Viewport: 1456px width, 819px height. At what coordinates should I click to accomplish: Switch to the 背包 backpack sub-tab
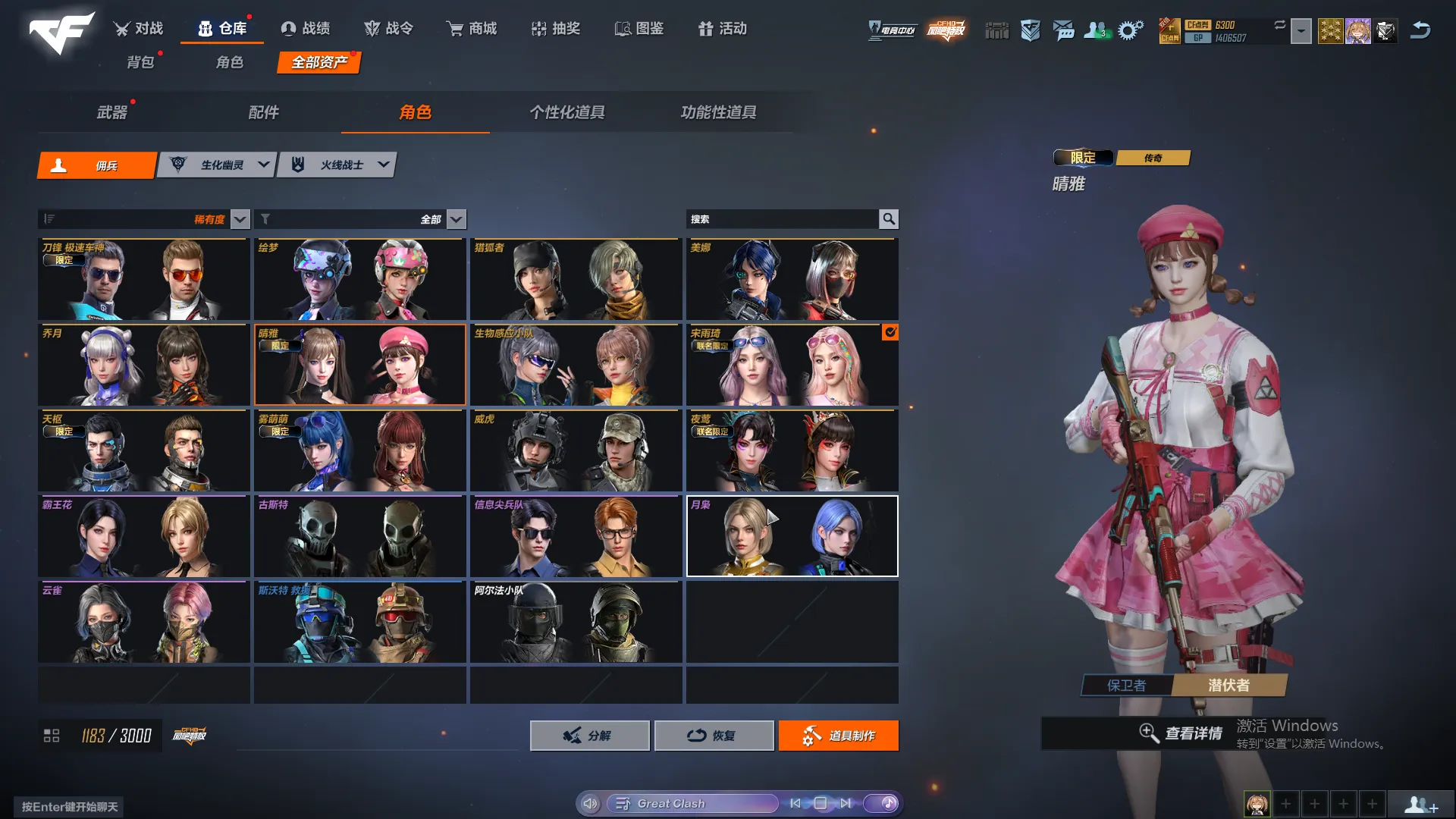pyautogui.click(x=140, y=62)
